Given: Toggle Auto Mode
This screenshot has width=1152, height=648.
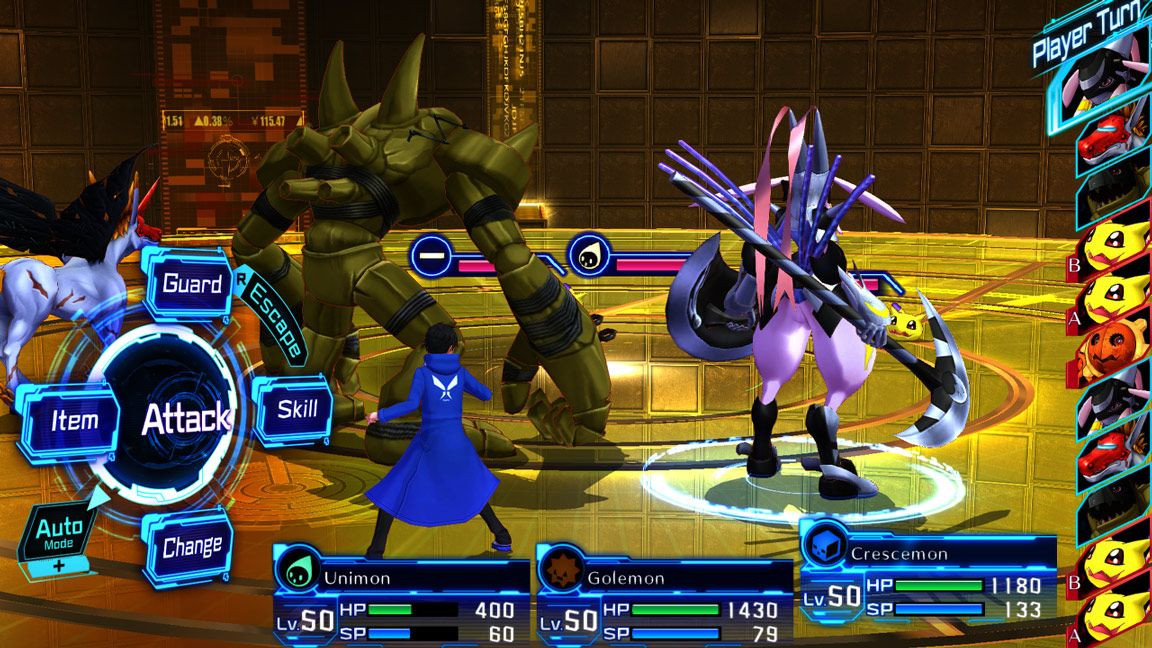Looking at the screenshot, I should pyautogui.click(x=58, y=533).
